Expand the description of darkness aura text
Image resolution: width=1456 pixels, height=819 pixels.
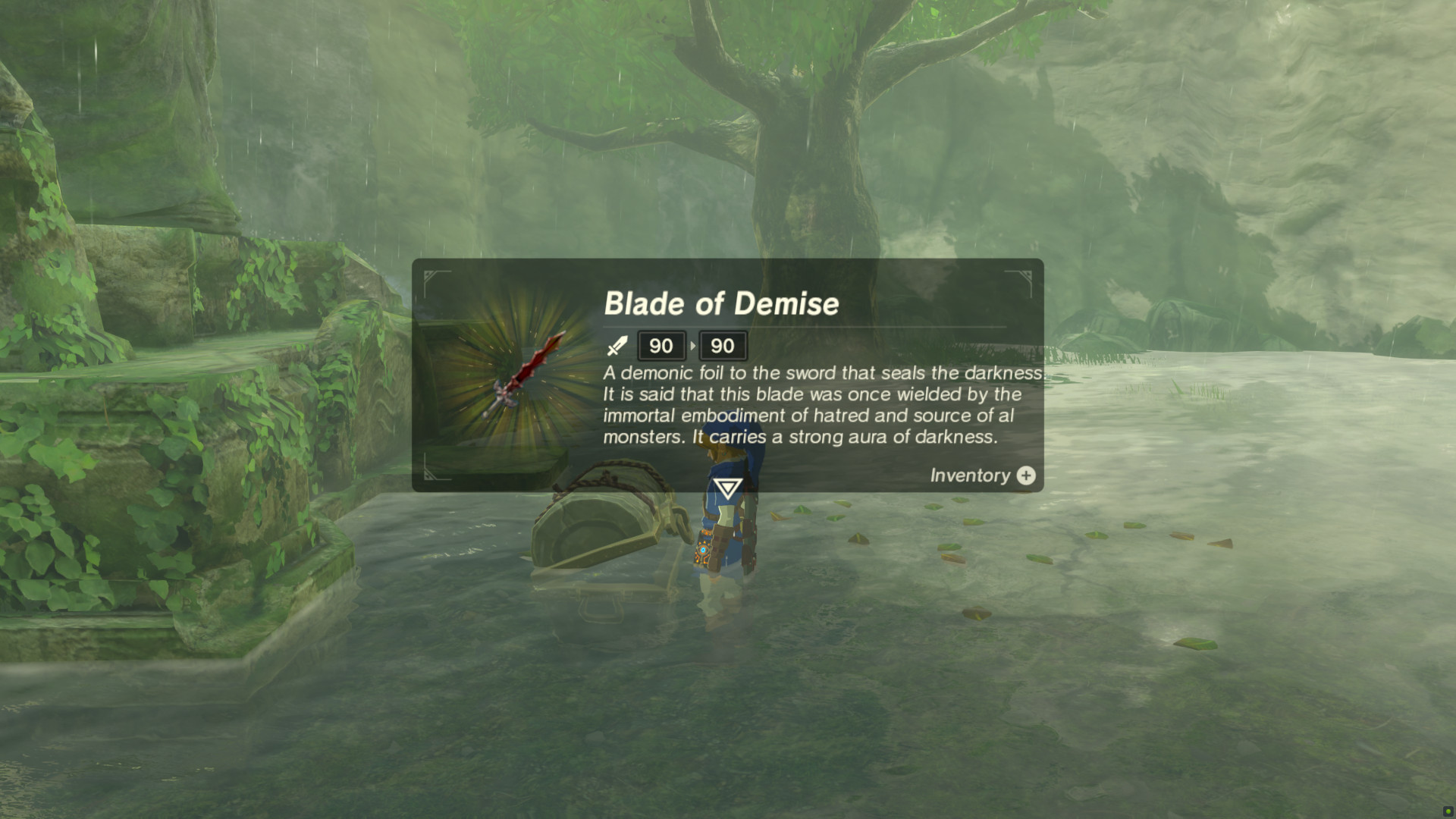pos(802,437)
